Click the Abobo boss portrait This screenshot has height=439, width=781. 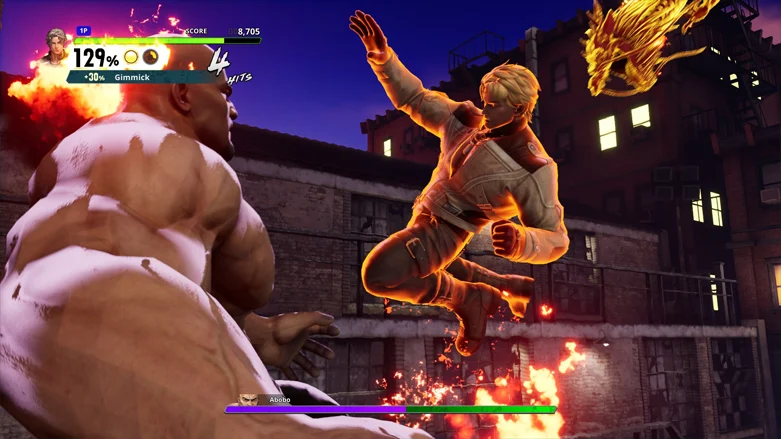(x=251, y=400)
